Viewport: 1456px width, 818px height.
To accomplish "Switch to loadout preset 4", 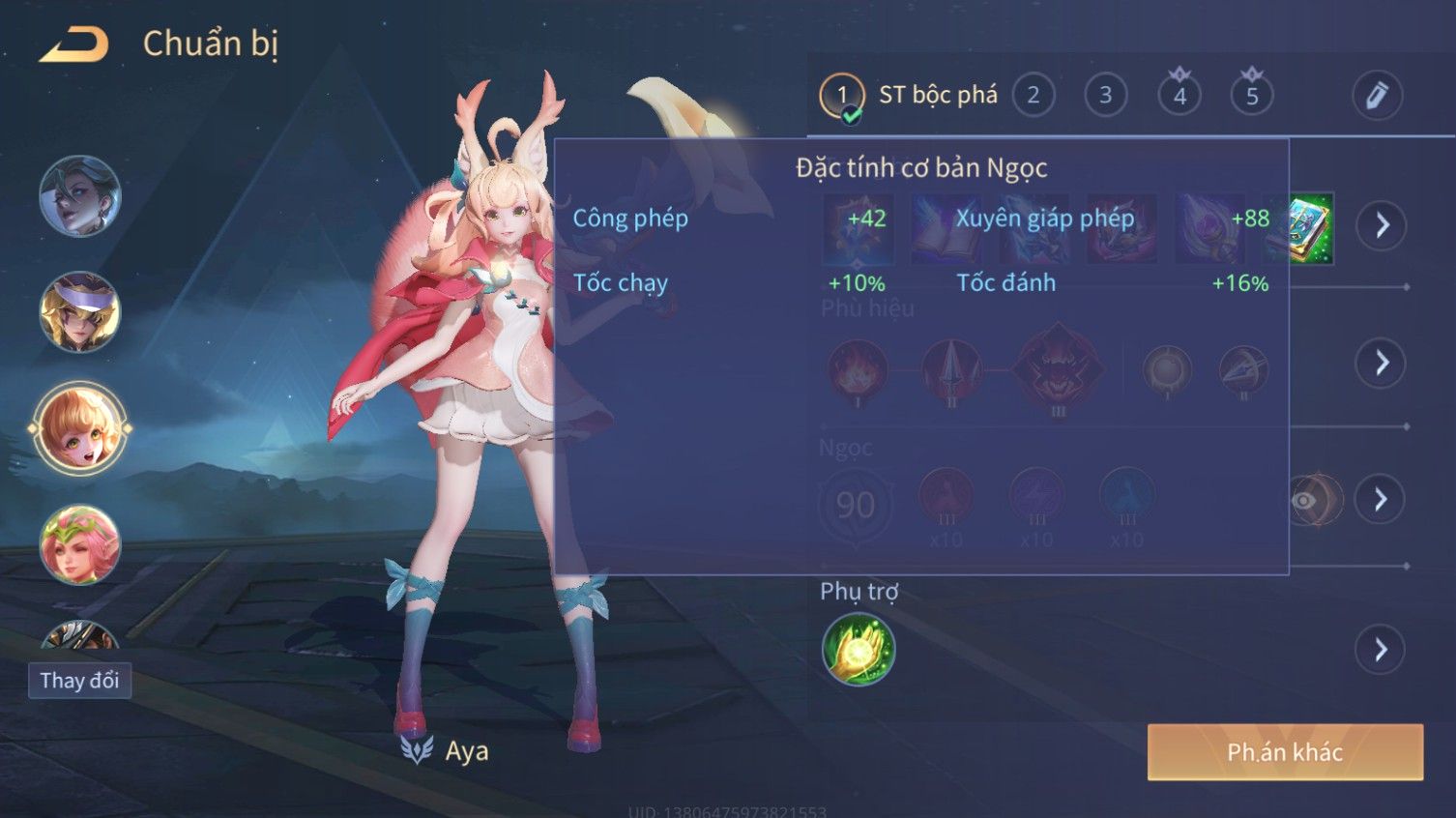I will click(x=1179, y=95).
